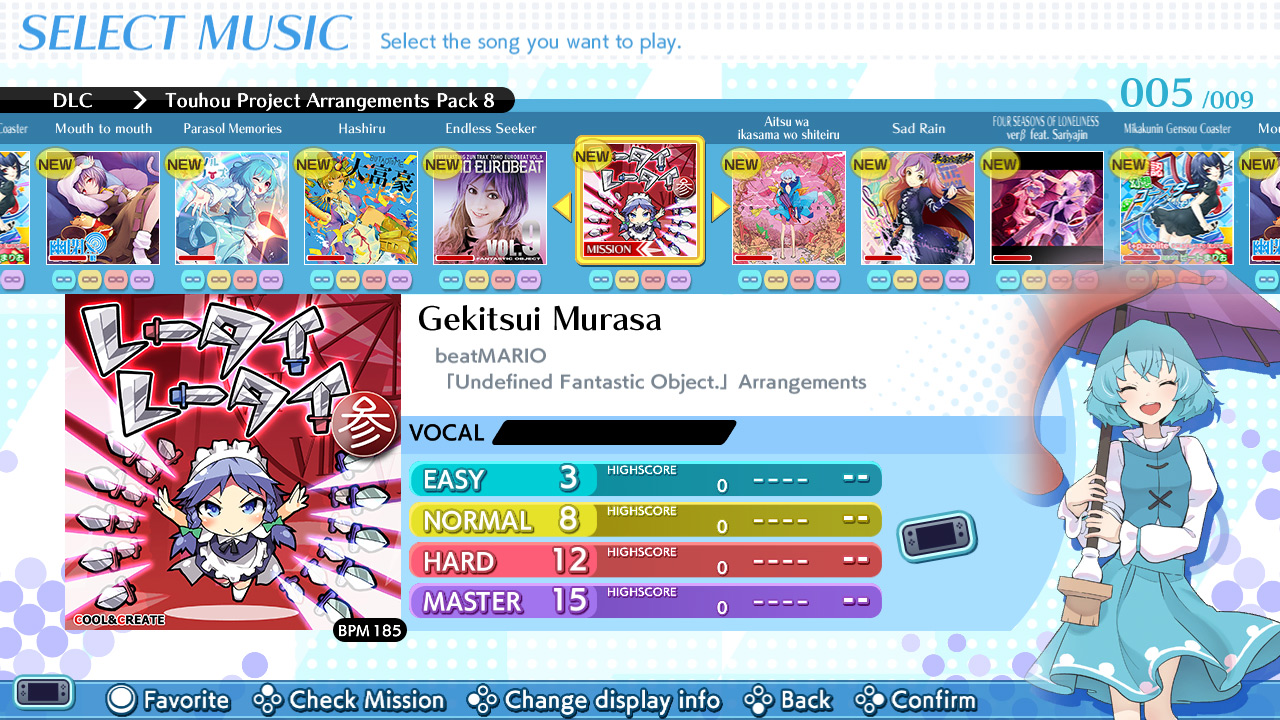The image size is (1280, 720).
Task: Click the Switch console icon beside the difficulty scores
Action: tap(936, 536)
